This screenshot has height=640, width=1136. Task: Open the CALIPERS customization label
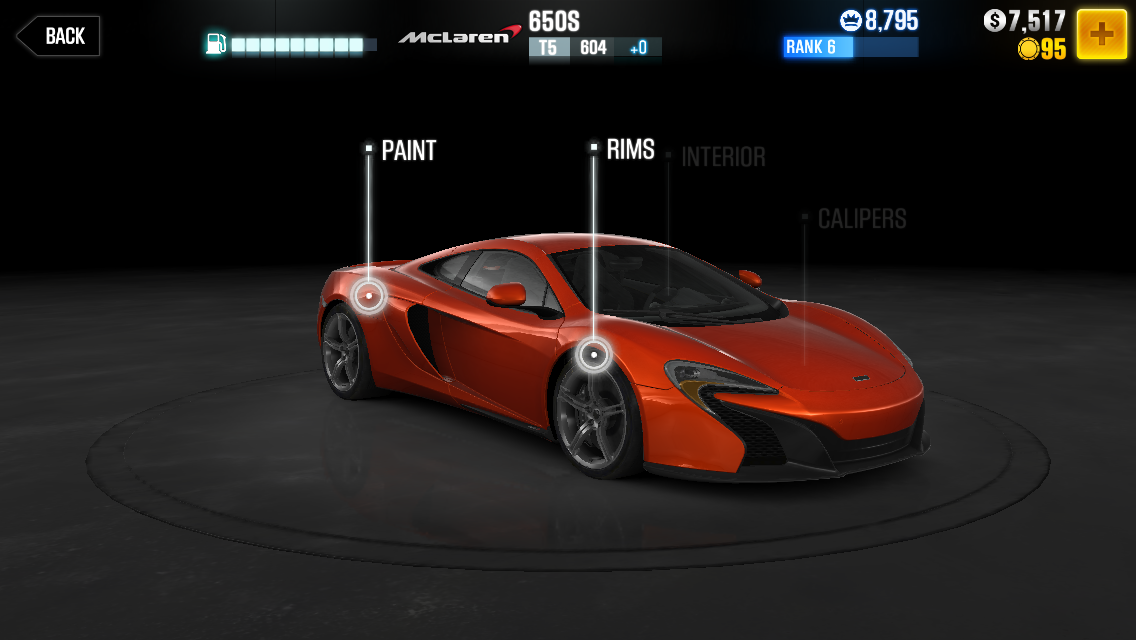point(861,219)
